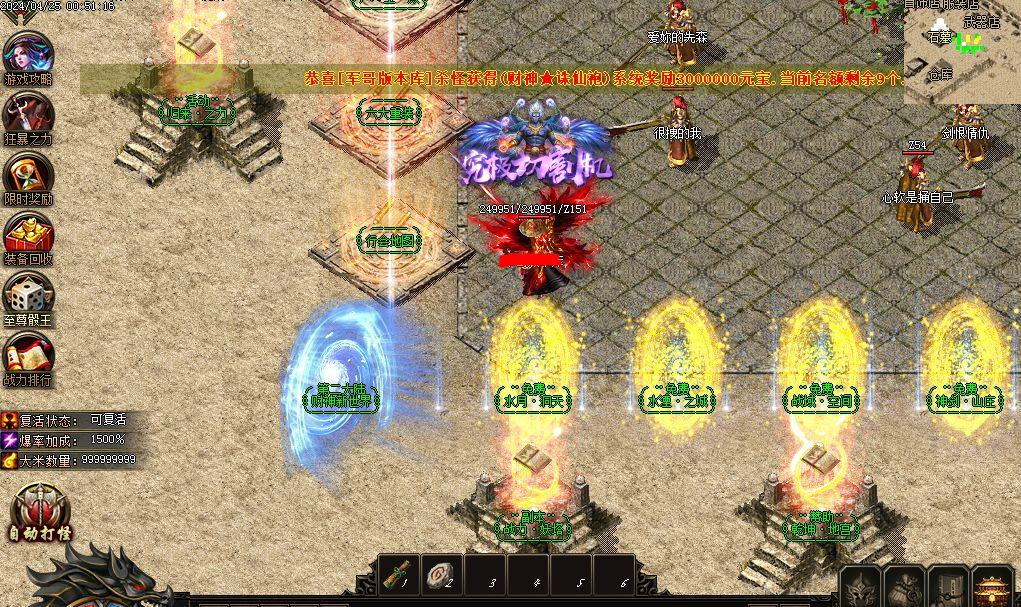Use the green scroll in hotbar slot 1
The height and width of the screenshot is (607, 1021).
(x=400, y=575)
